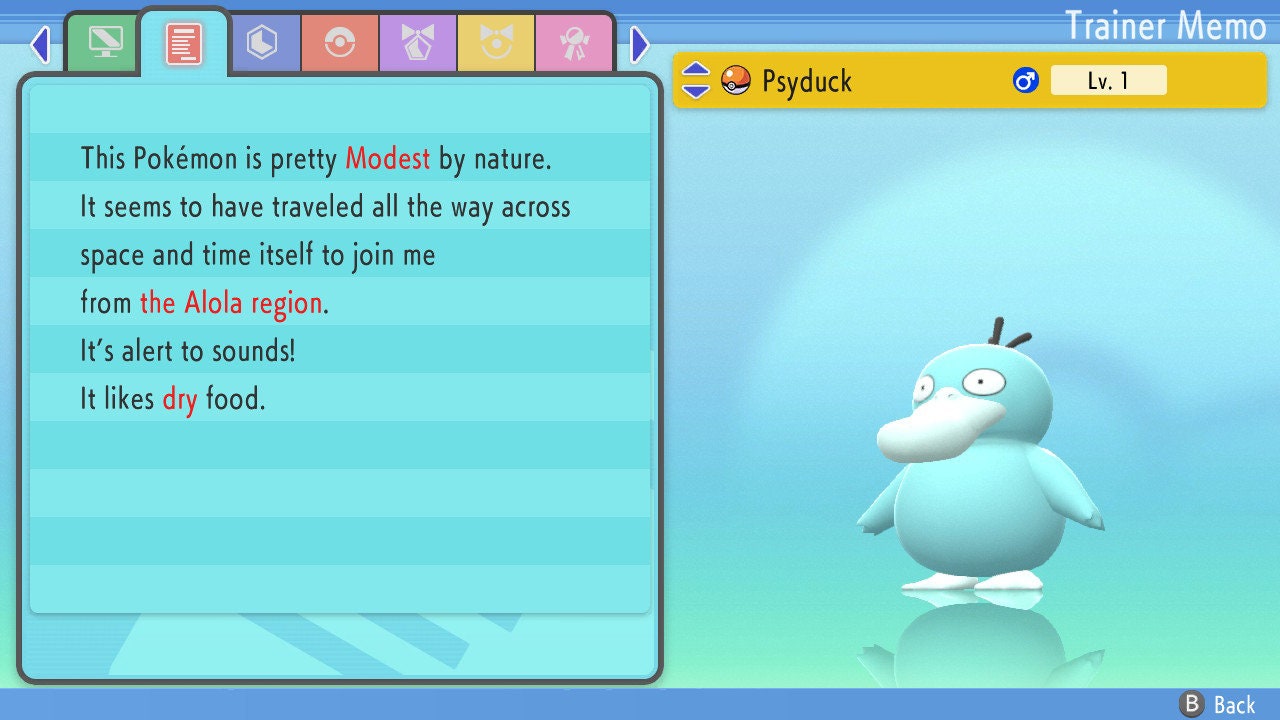Open the purple bow and pentagon tab
The image size is (1280, 720).
[417, 43]
